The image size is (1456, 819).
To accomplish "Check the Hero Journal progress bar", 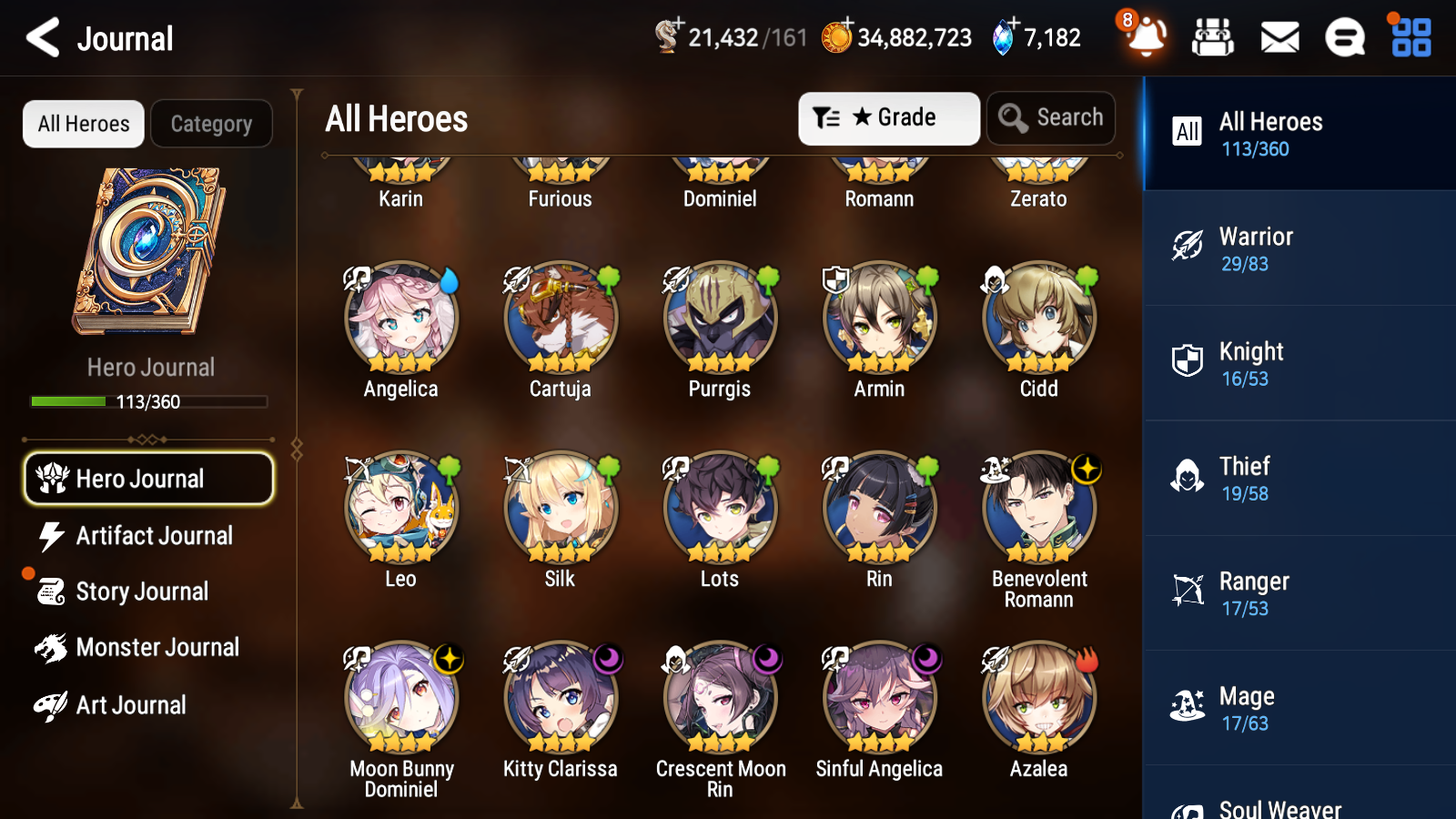I will [x=148, y=400].
